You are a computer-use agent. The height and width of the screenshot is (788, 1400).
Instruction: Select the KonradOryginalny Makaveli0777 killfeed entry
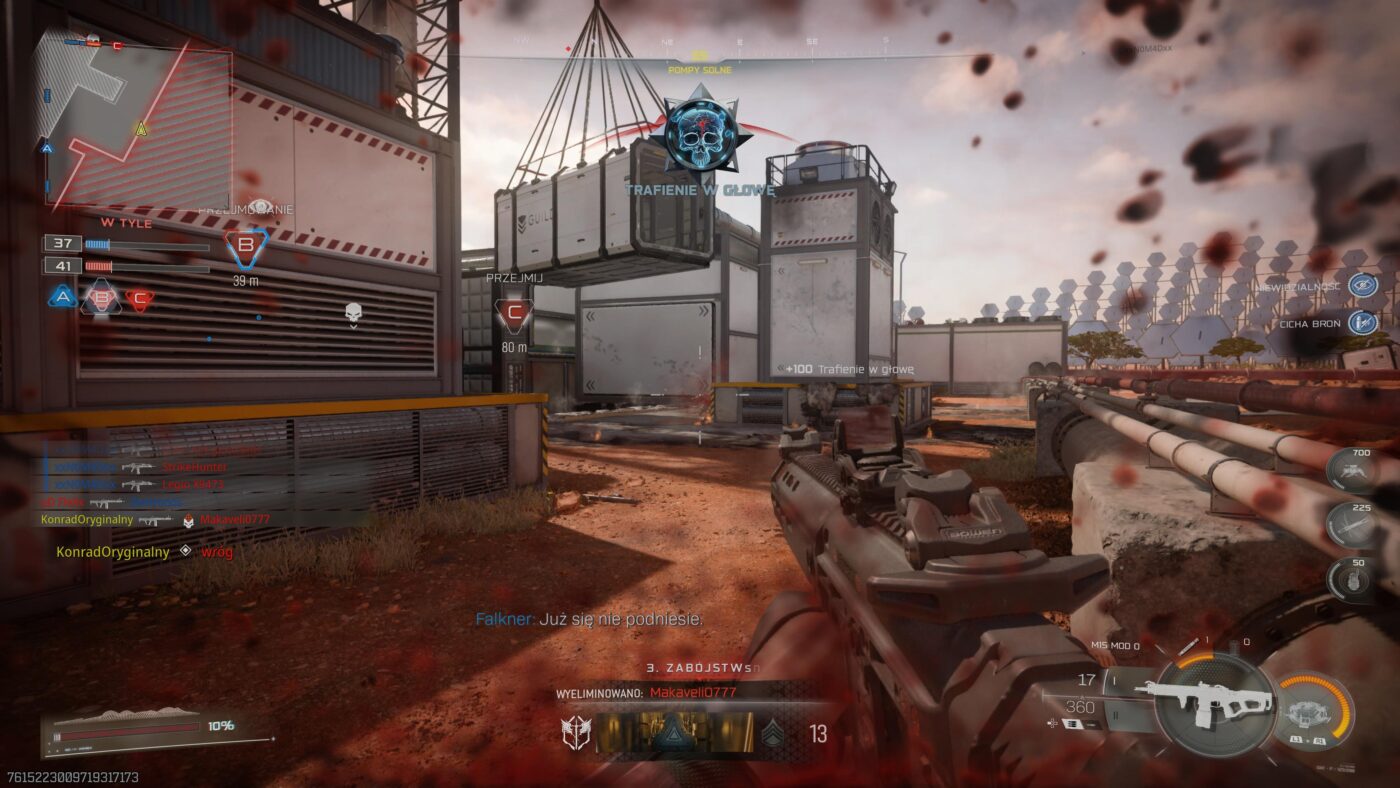[142, 520]
